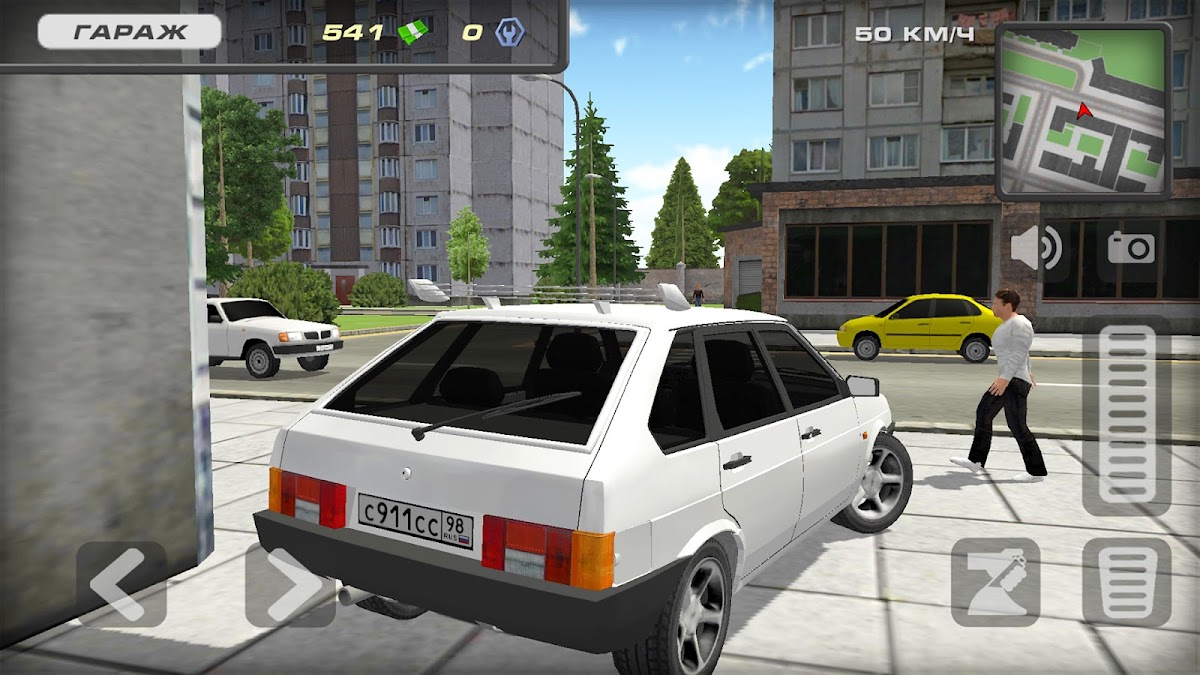Image resolution: width=1200 pixels, height=675 pixels.
Task: Tap the tall gas pedal
Action: coord(1126,417)
